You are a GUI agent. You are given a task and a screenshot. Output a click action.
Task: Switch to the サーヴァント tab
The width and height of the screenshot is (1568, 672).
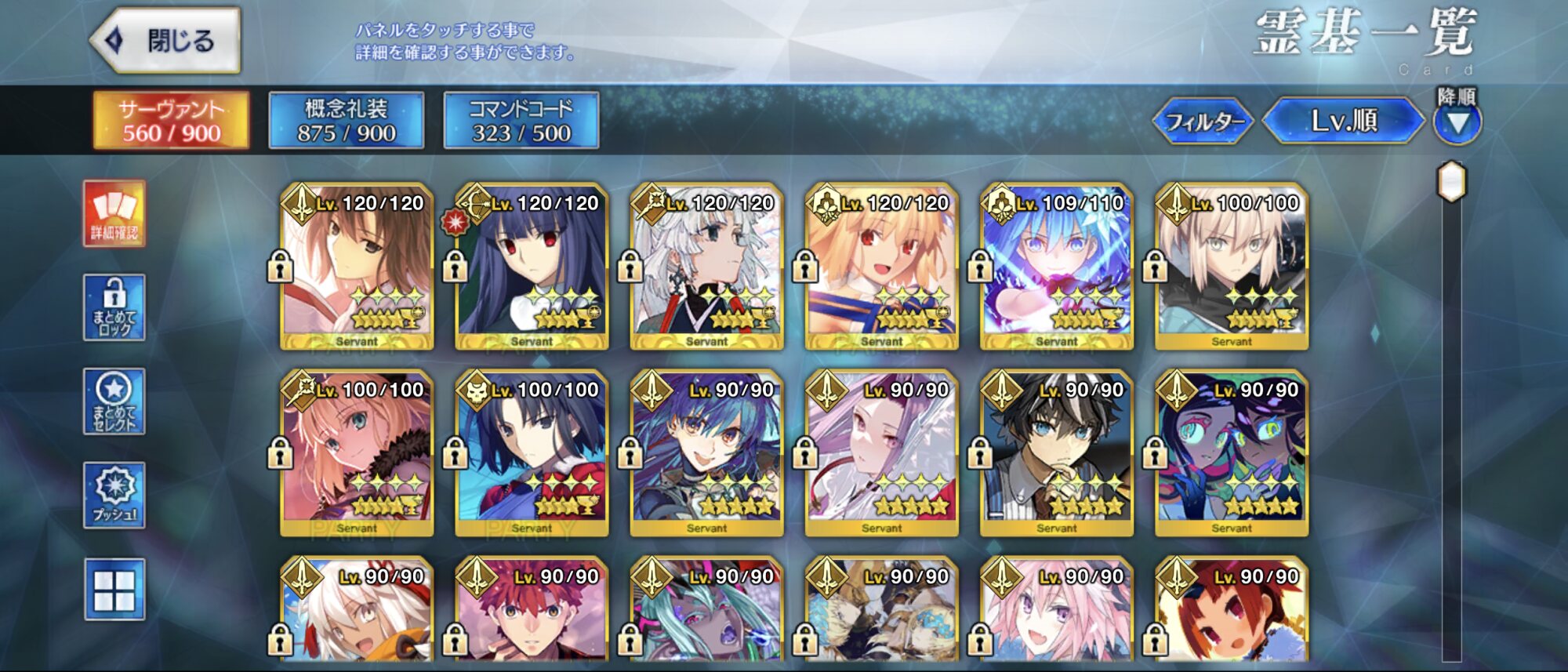click(x=171, y=121)
